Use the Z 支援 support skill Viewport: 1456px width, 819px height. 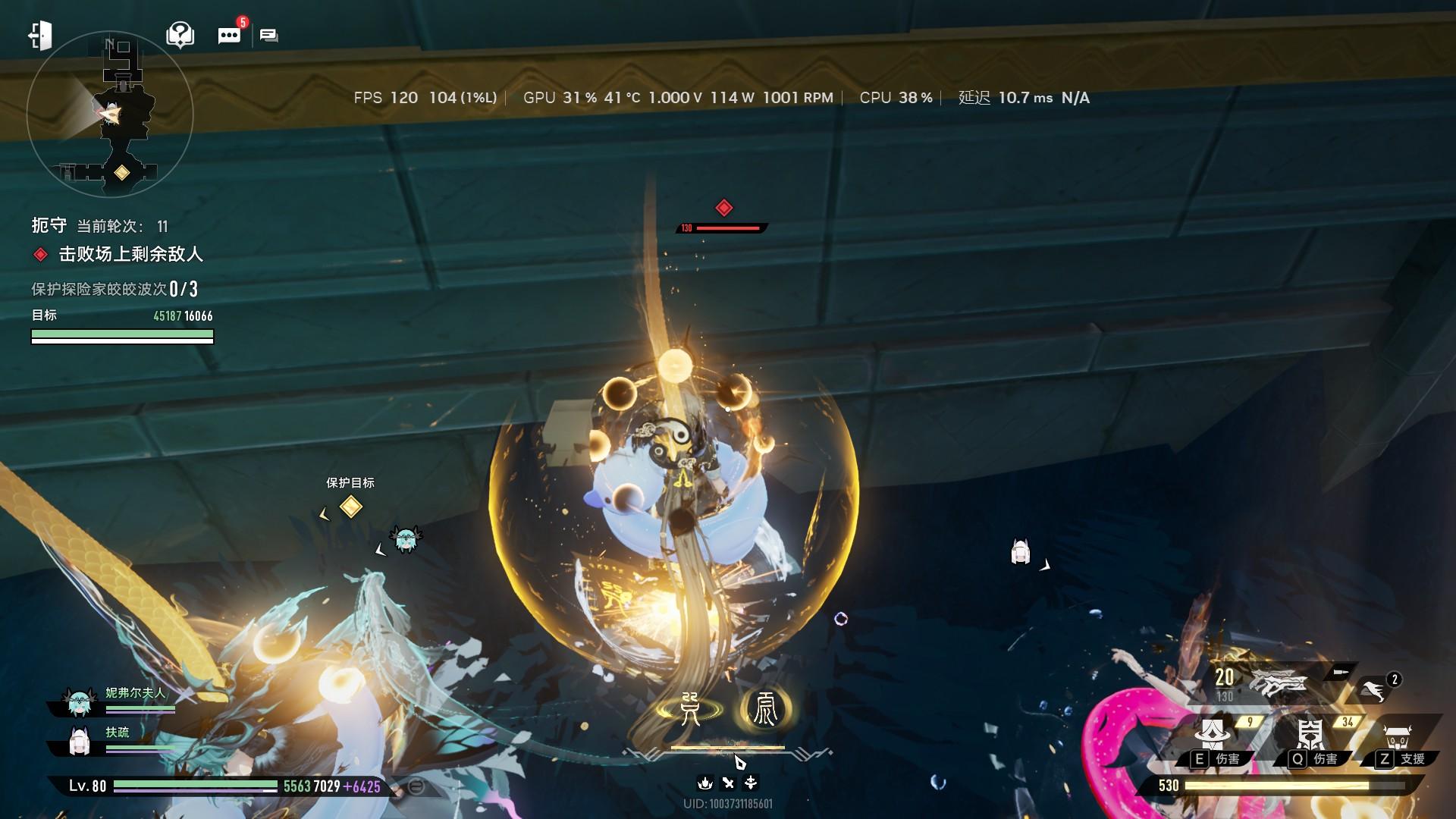coord(1397,737)
